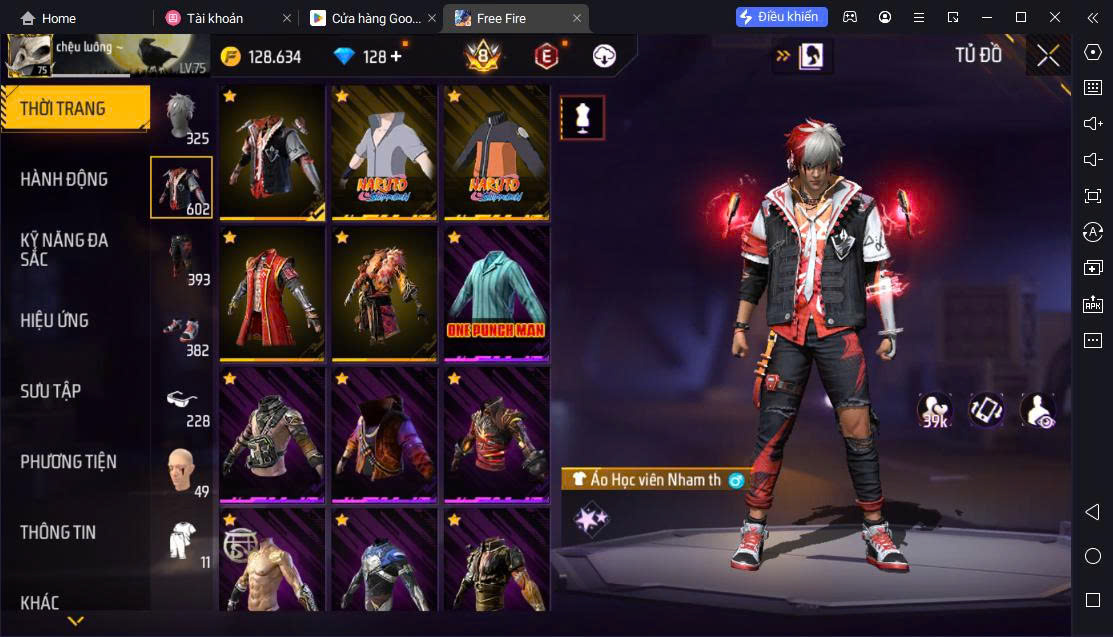Open the Thời Trang fashion menu
Viewport: 1113px width, 637px height.
[x=75, y=108]
